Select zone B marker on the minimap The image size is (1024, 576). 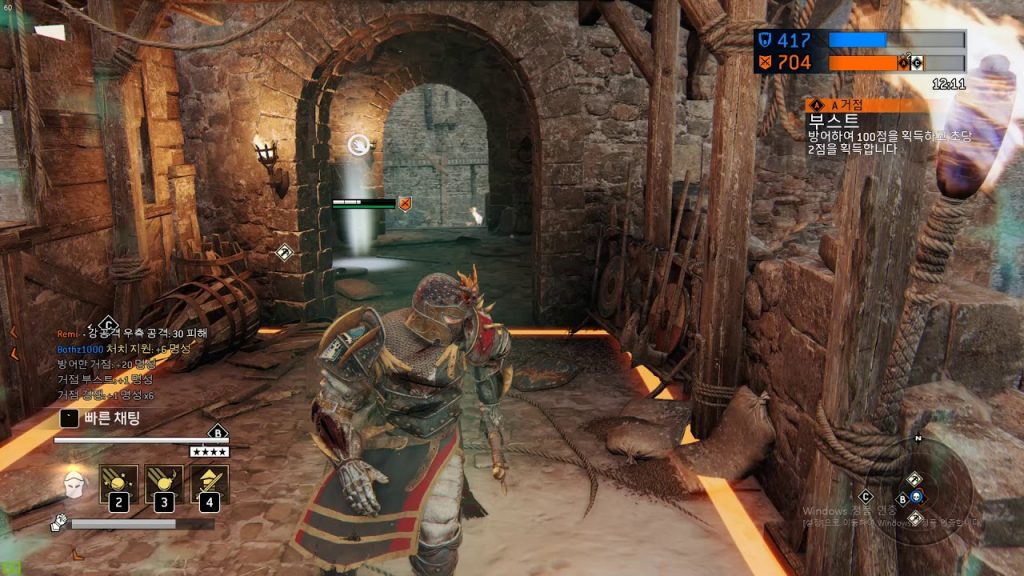pyautogui.click(x=901, y=498)
